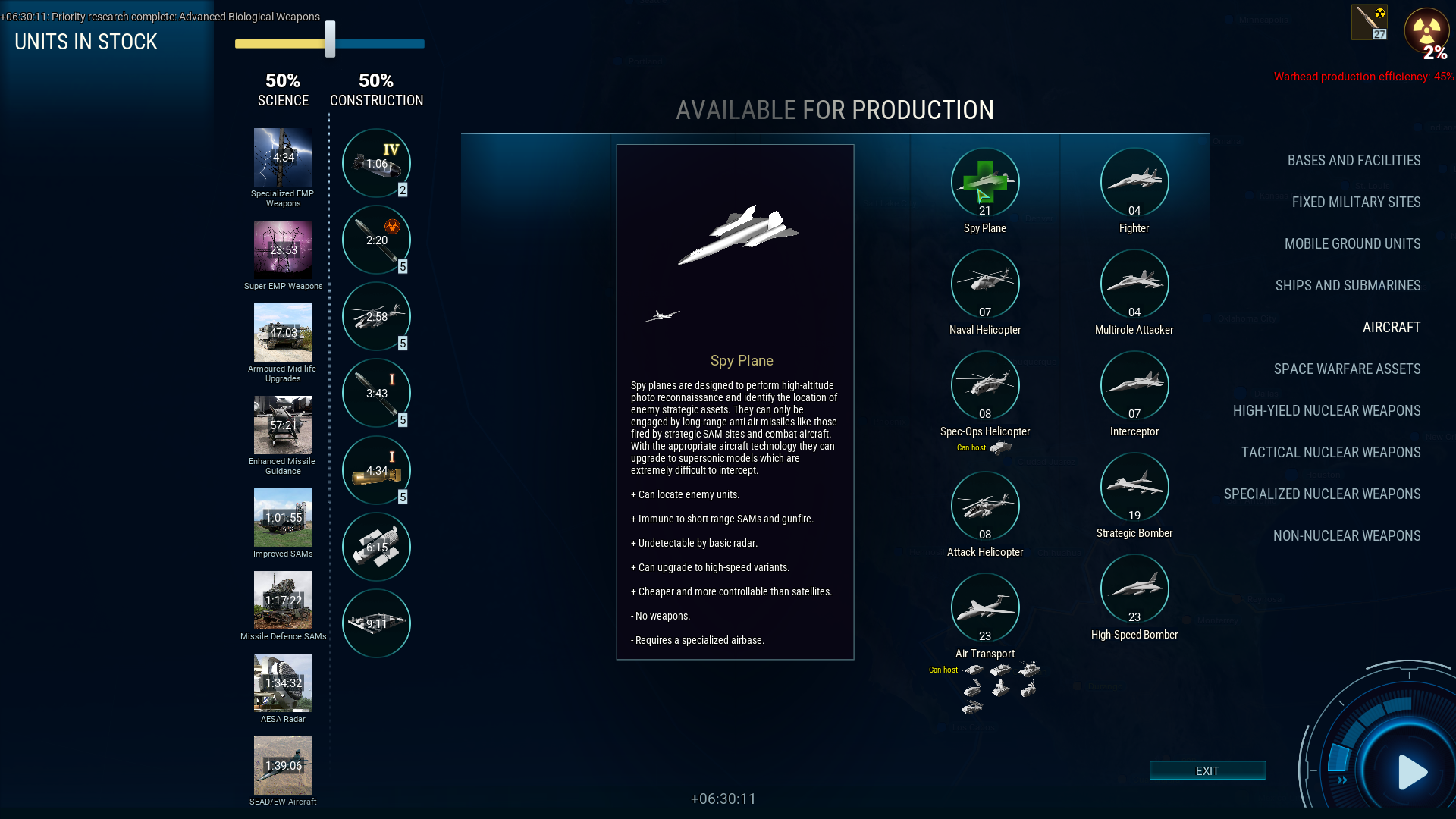Select the Interceptor aircraft icon
The height and width of the screenshot is (819, 1456).
[1134, 386]
